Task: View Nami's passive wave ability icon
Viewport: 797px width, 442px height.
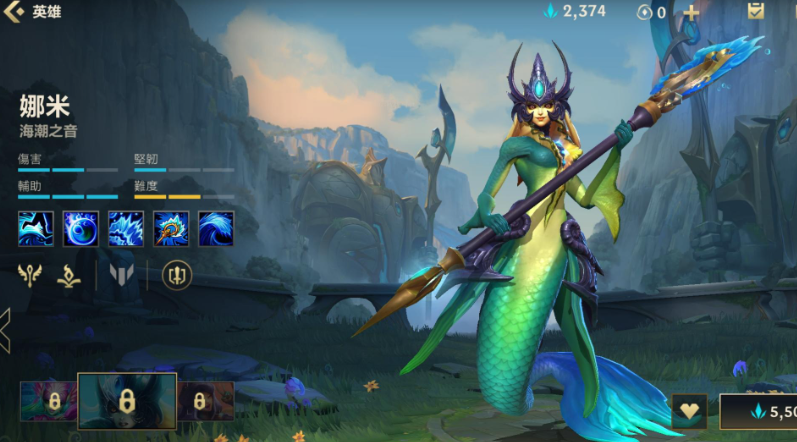Action: (x=35, y=228)
